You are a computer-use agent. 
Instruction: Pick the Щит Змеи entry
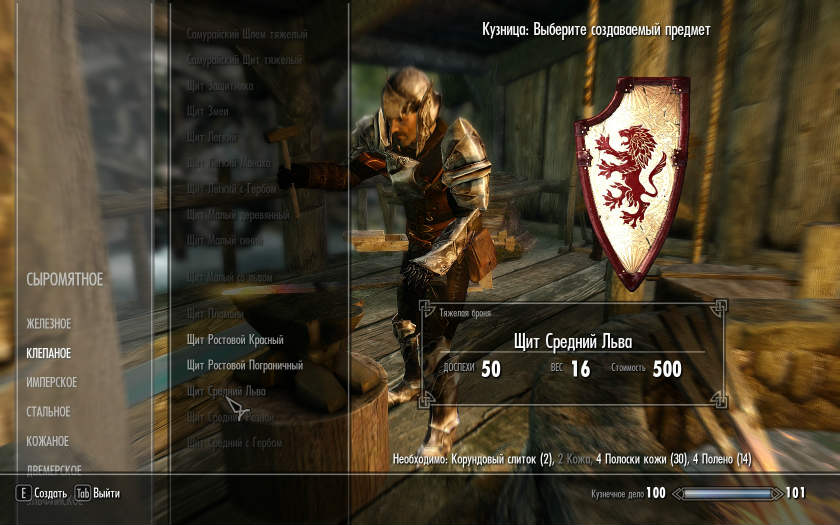207,111
